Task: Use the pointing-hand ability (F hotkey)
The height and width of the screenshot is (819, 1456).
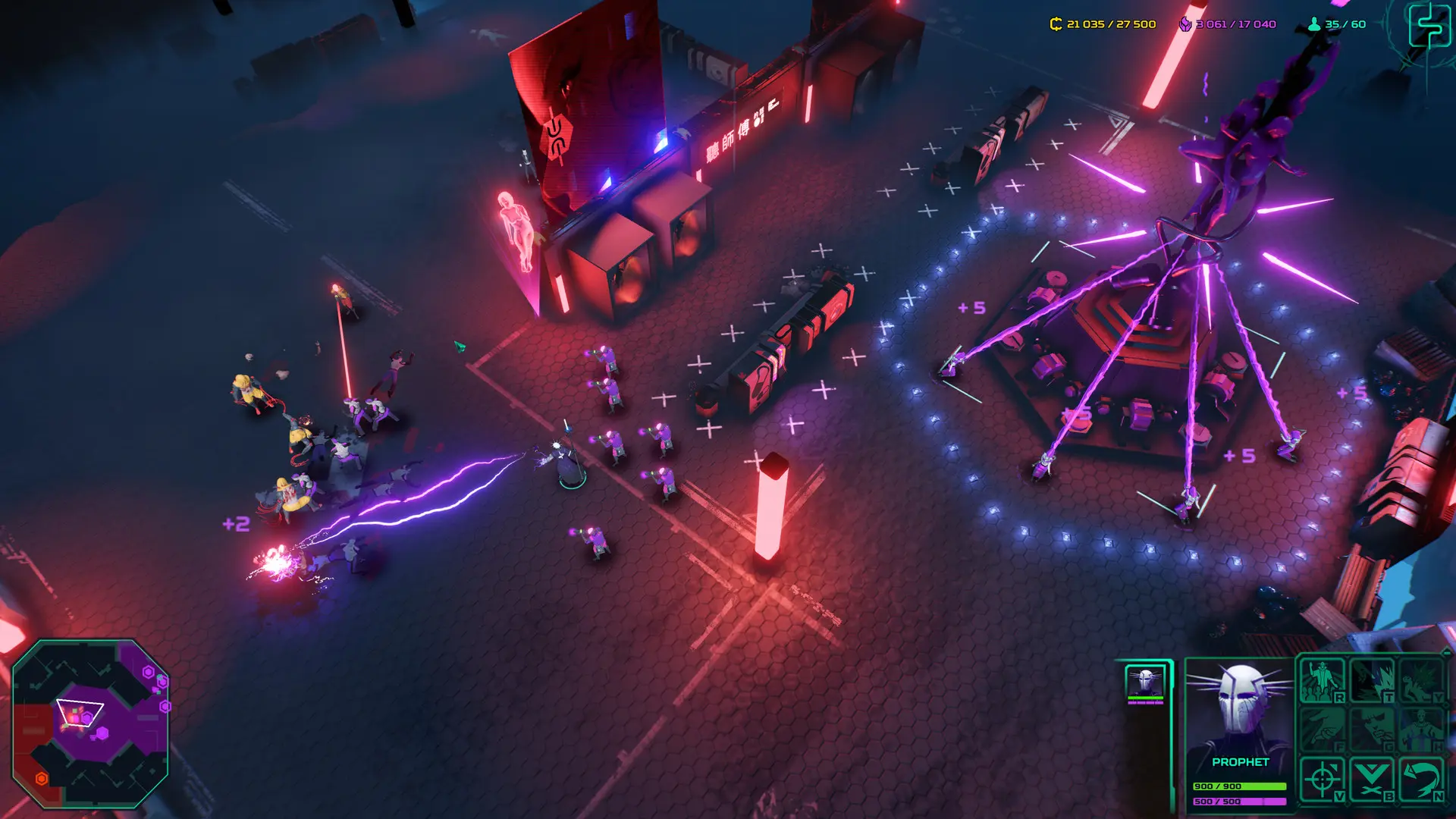Action: (1322, 729)
